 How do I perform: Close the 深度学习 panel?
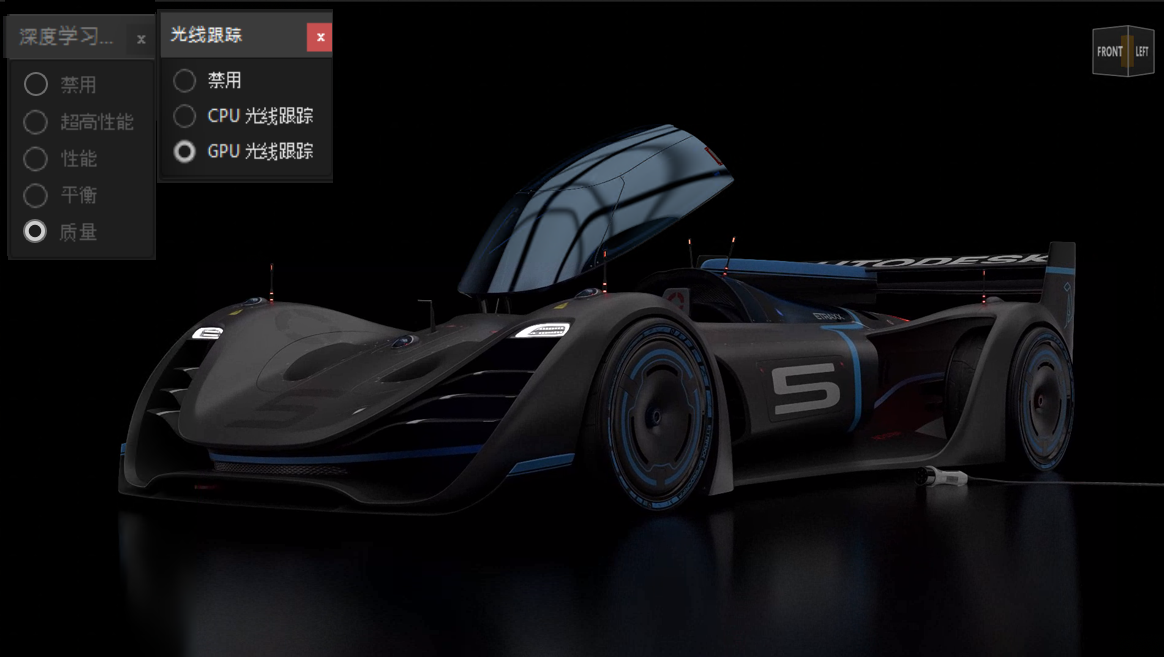(x=141, y=39)
